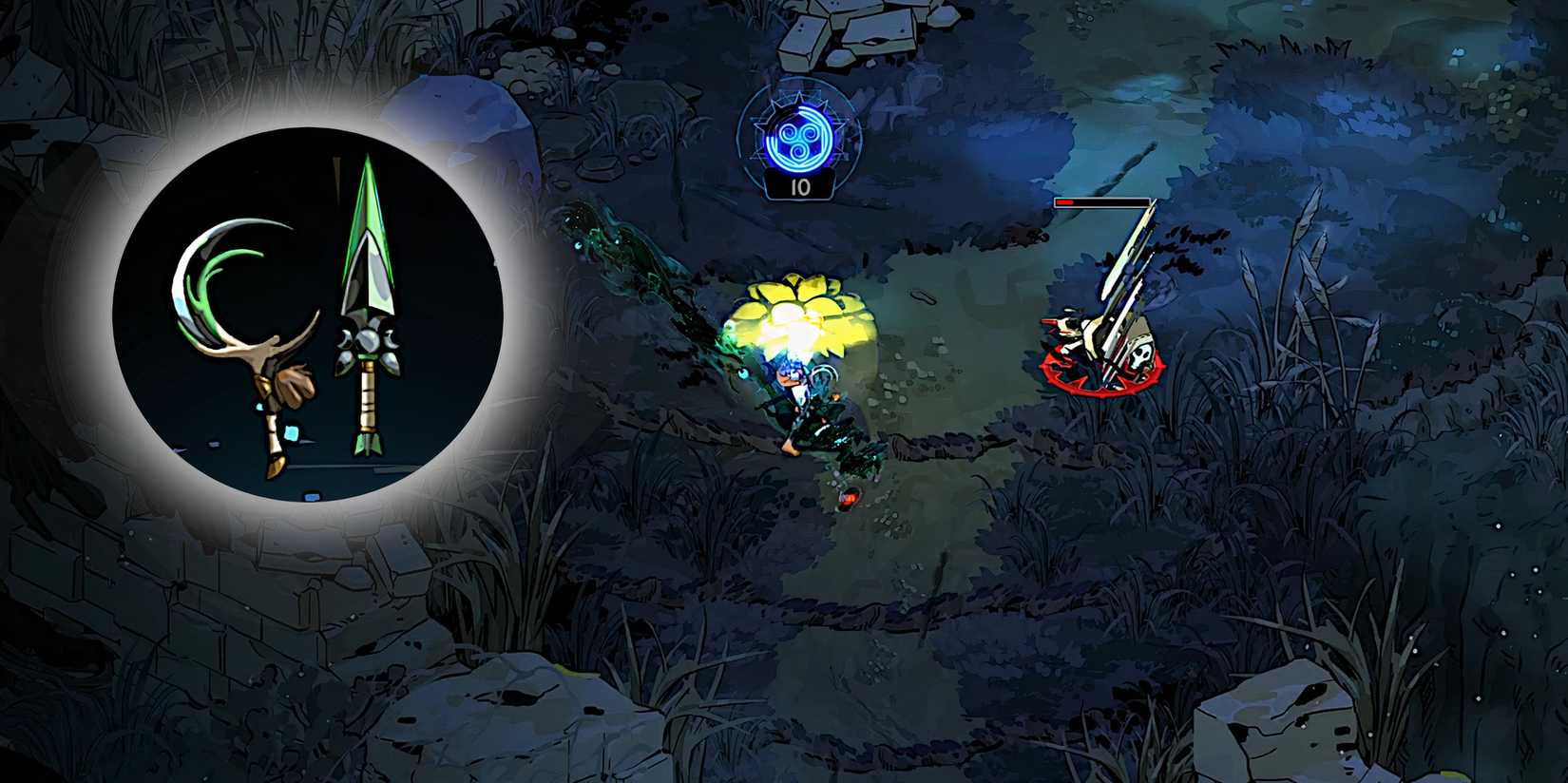Click the skull emblem on the defeated enemy
Screen dimensions: 1568x783
pos(1140,358)
